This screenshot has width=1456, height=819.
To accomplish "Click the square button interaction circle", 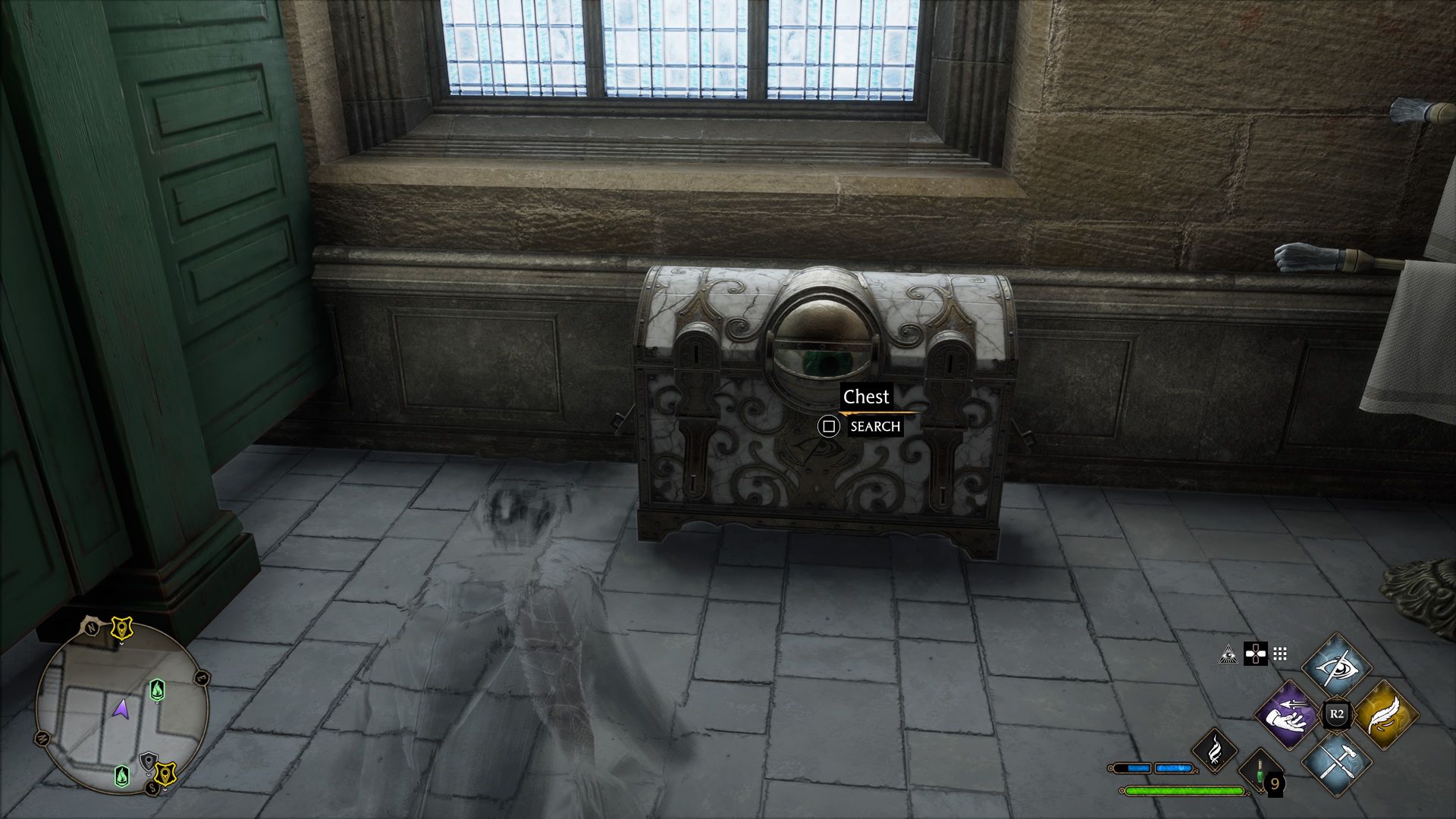I will (830, 427).
